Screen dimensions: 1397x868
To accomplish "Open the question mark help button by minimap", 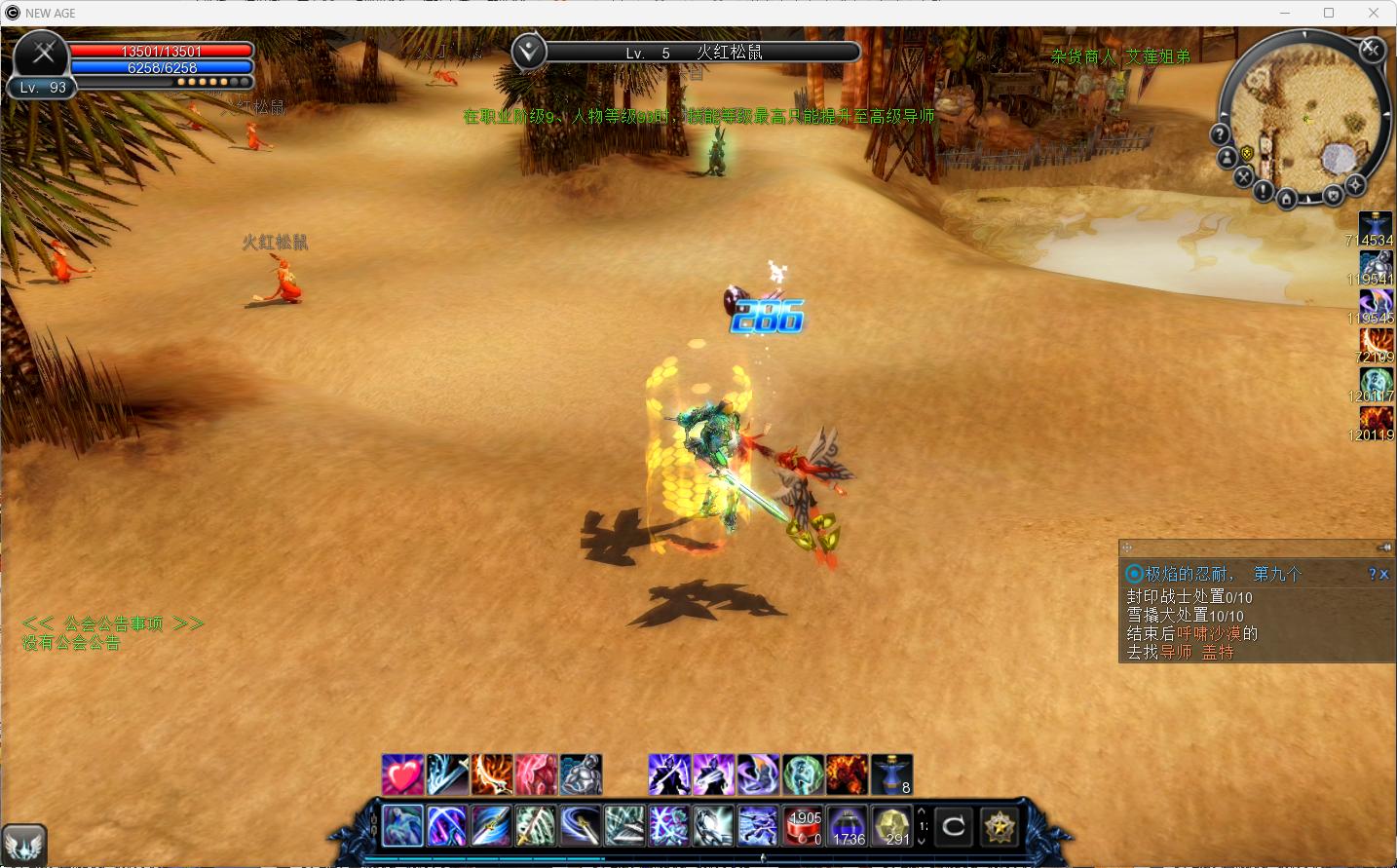I will (1220, 133).
